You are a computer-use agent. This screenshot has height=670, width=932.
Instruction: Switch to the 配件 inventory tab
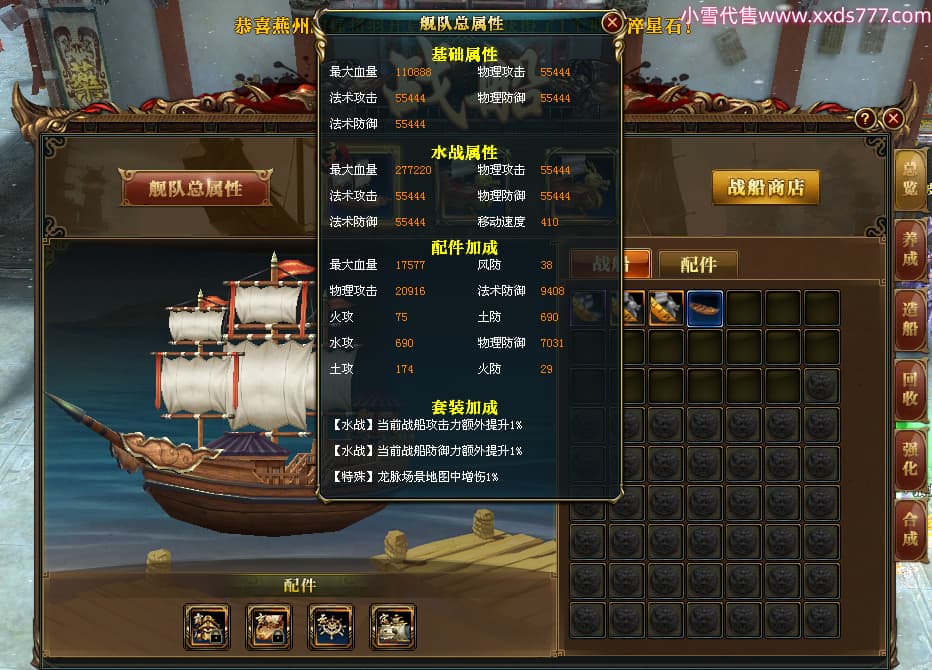(x=698, y=264)
